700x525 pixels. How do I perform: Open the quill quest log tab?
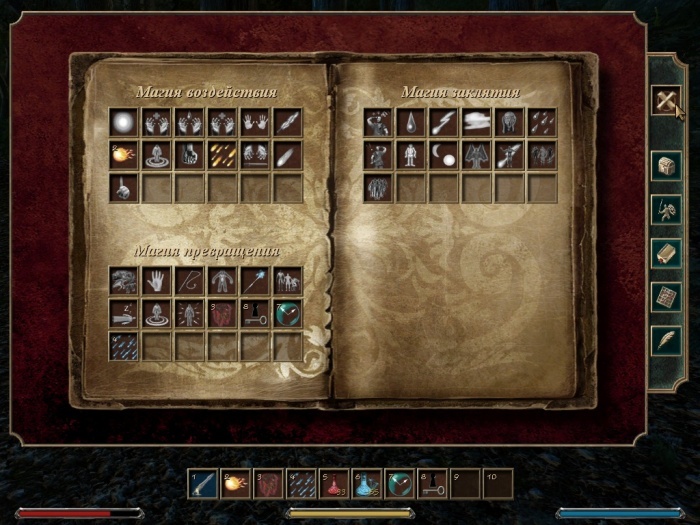click(x=666, y=341)
